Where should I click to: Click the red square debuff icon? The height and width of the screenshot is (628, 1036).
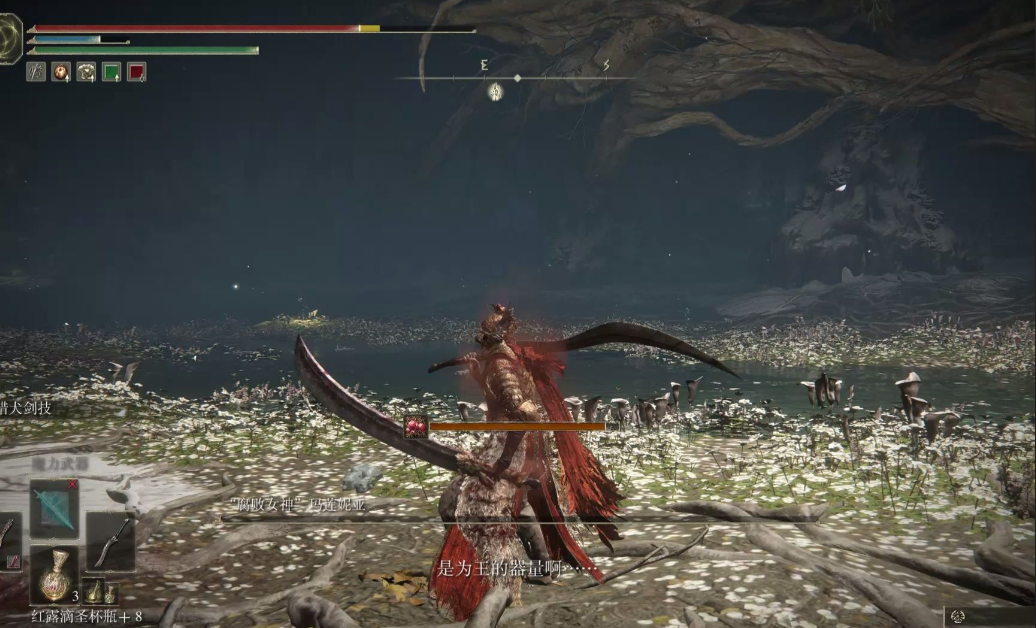pyautogui.click(x=137, y=71)
